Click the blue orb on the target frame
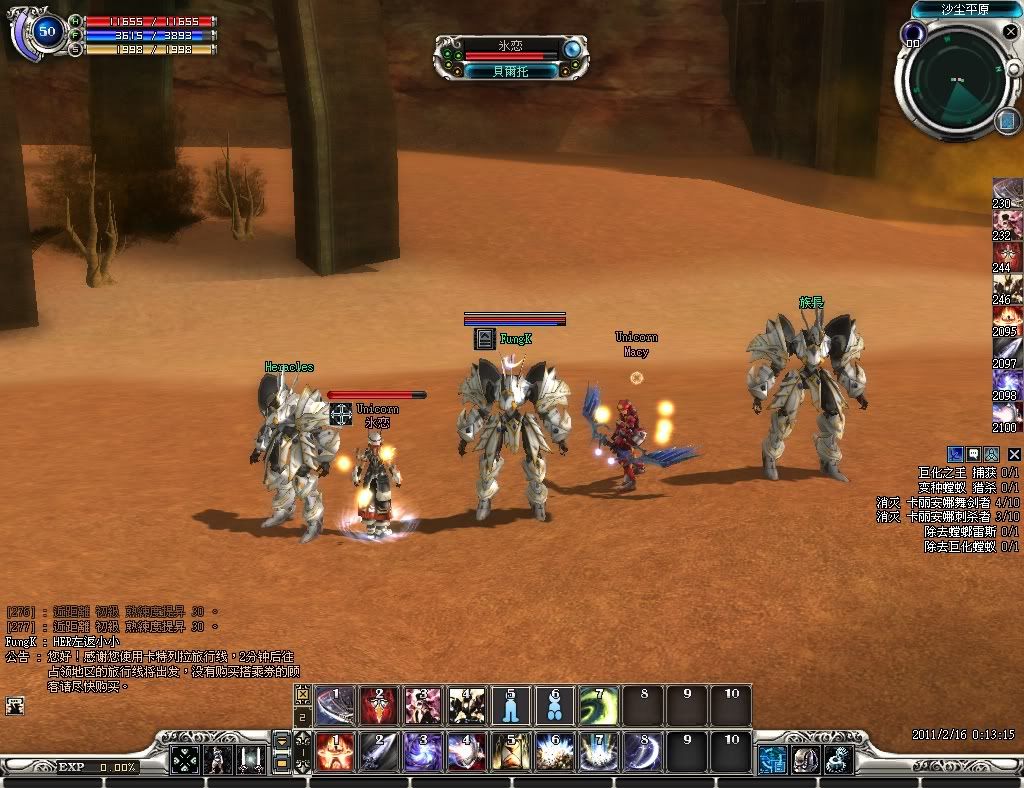The image size is (1024, 788). (572, 48)
